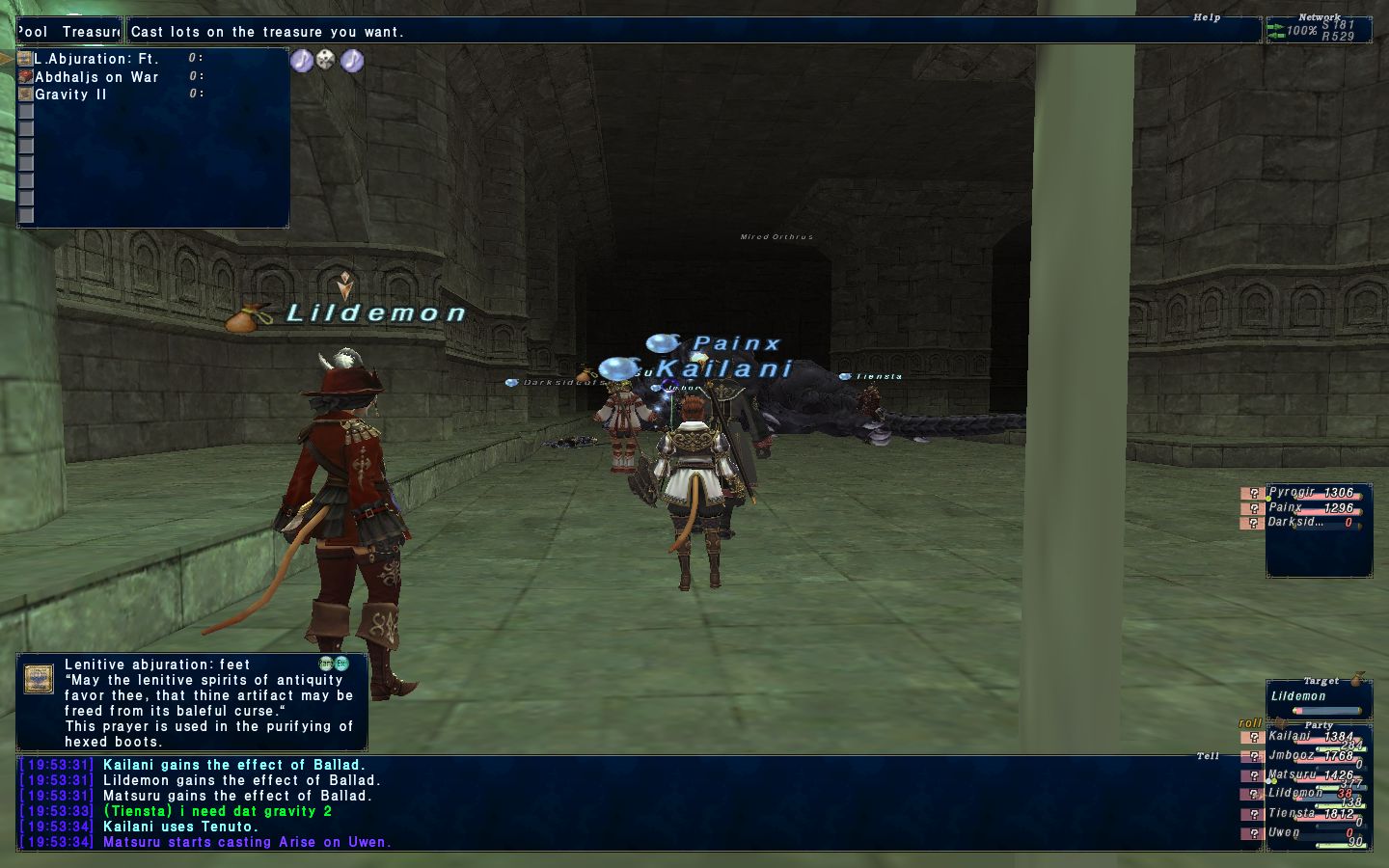
Task: Select L.Abjuration: Ft. in the treasure pool
Action: coord(96,59)
